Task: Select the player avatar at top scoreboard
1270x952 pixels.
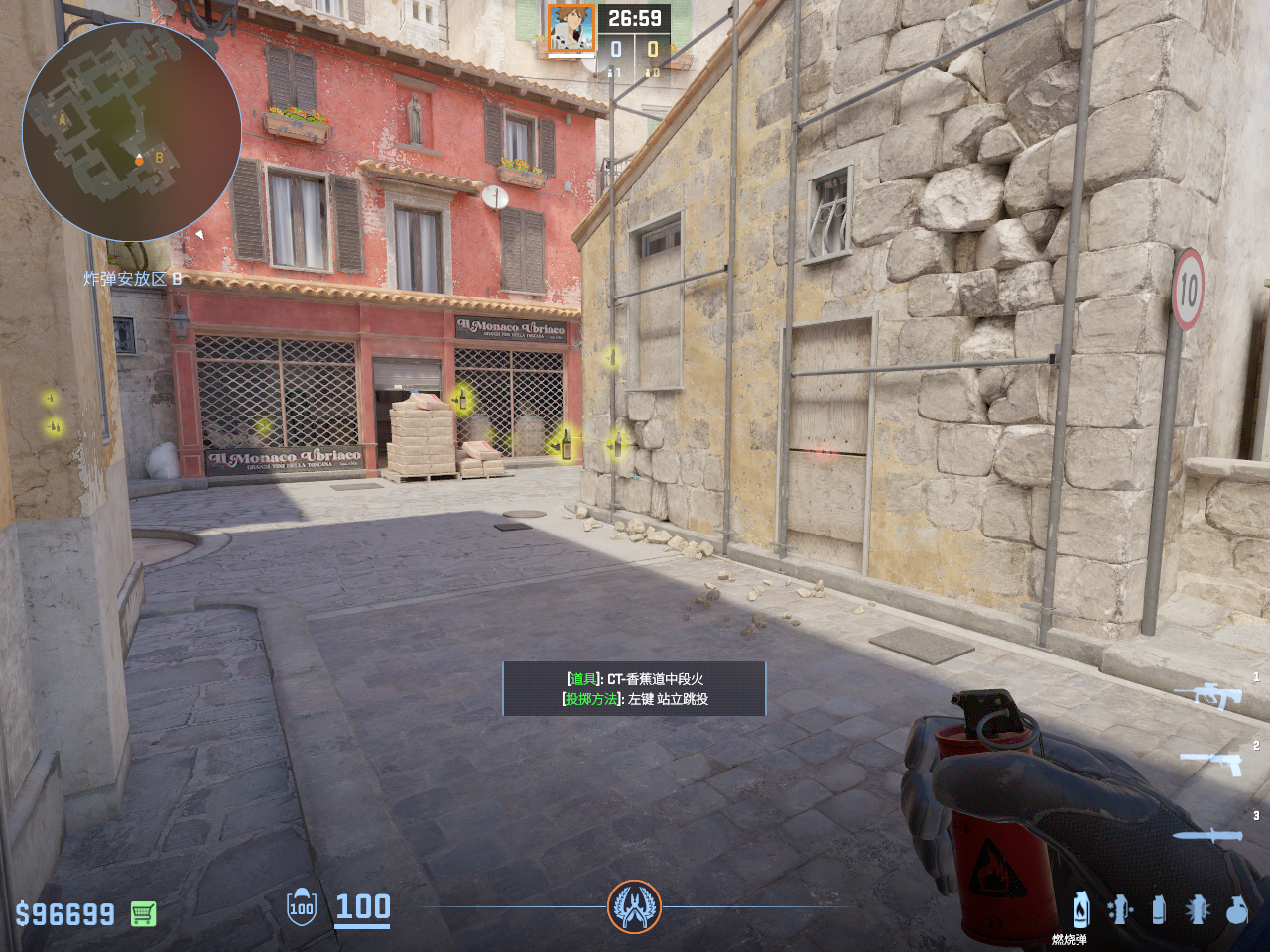Action: tap(571, 28)
